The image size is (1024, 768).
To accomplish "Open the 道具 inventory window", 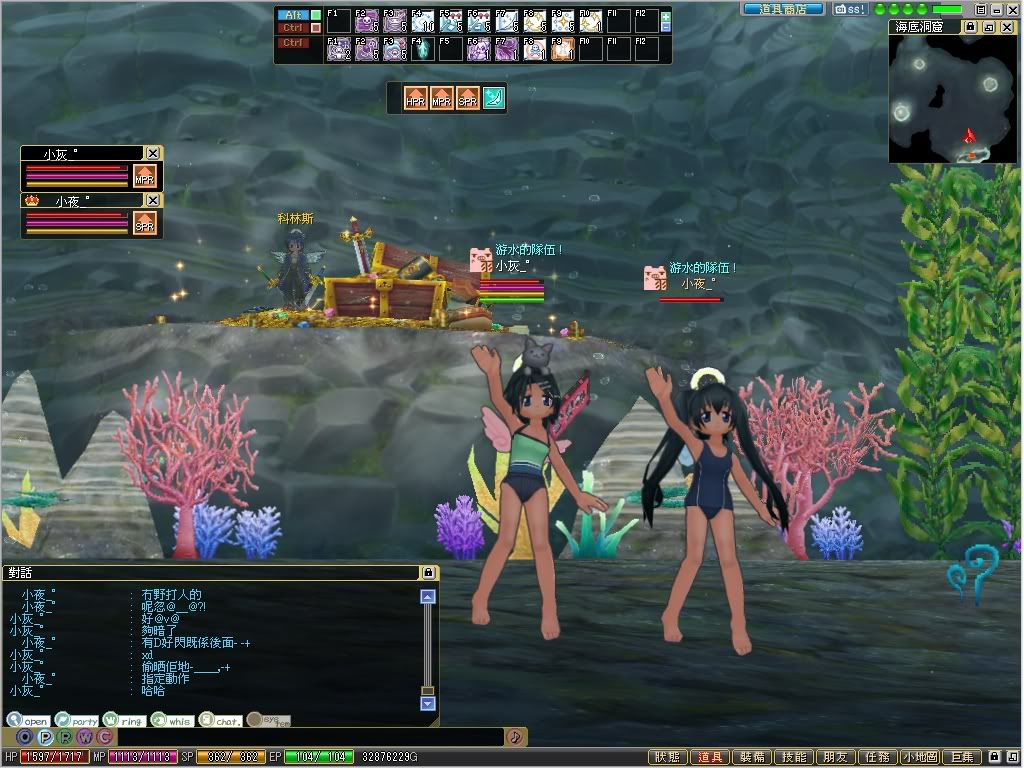I will tap(709, 758).
